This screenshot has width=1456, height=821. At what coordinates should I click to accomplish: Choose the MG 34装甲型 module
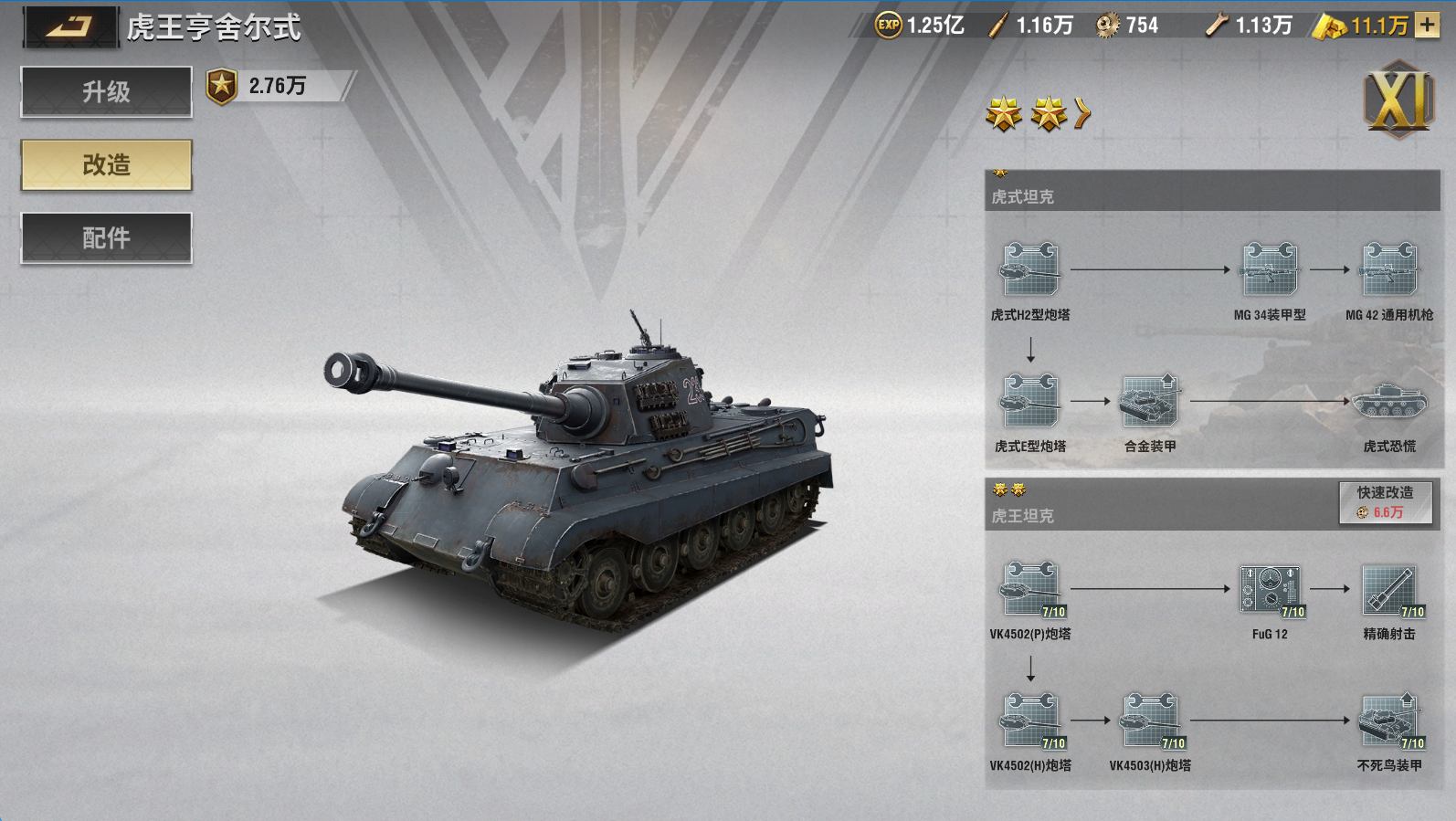point(1269,269)
